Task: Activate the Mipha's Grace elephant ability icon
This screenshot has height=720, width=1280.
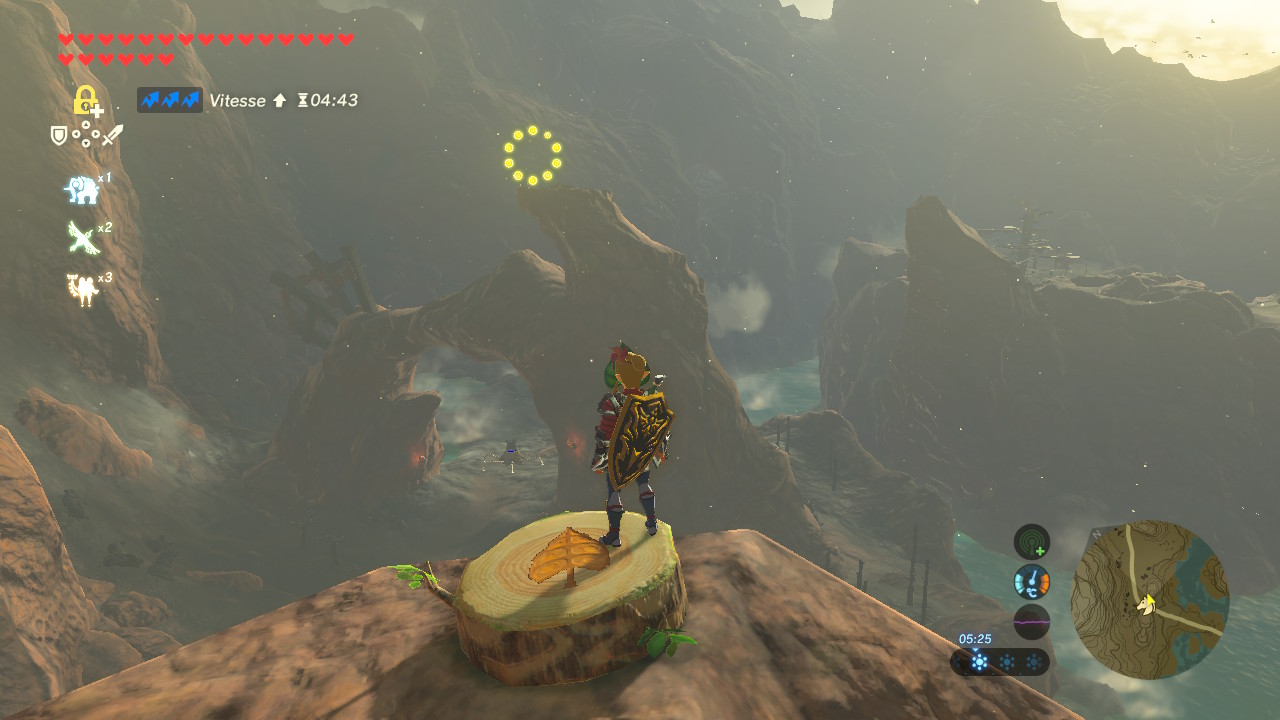Action: (81, 189)
